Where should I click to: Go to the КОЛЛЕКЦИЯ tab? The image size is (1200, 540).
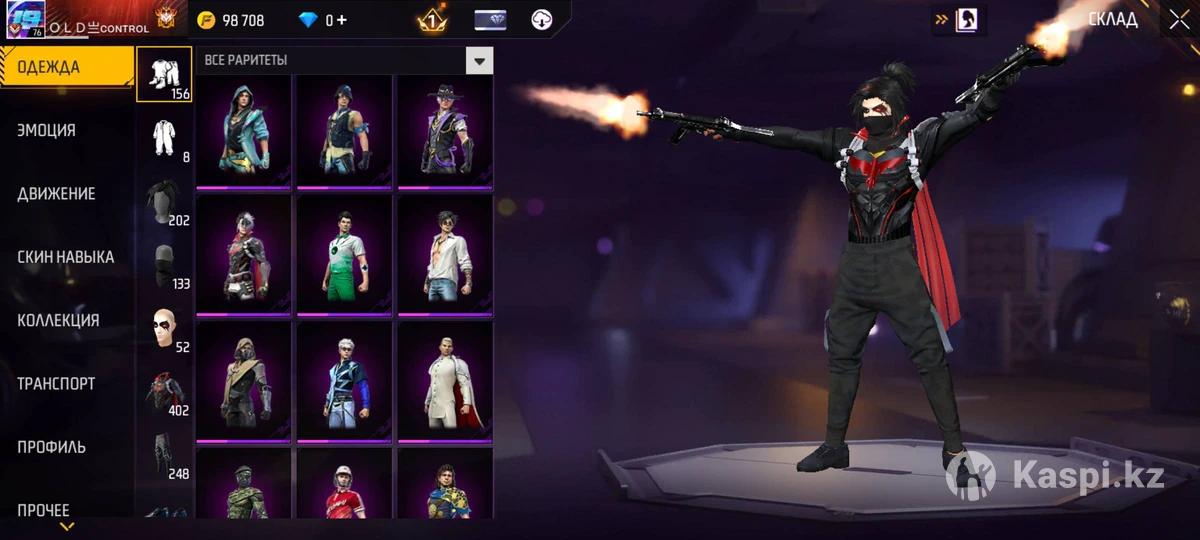coord(58,320)
